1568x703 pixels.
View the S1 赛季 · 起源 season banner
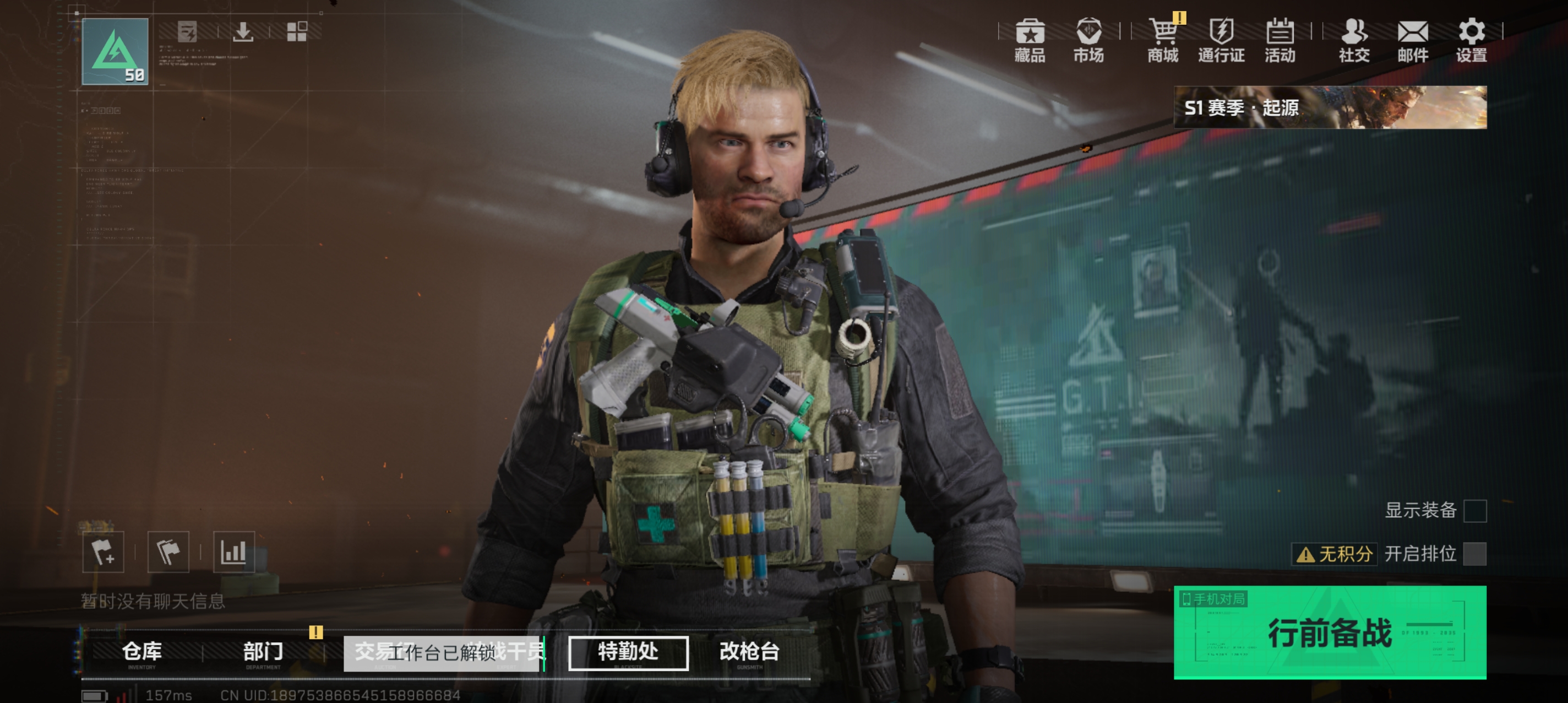point(1330,107)
